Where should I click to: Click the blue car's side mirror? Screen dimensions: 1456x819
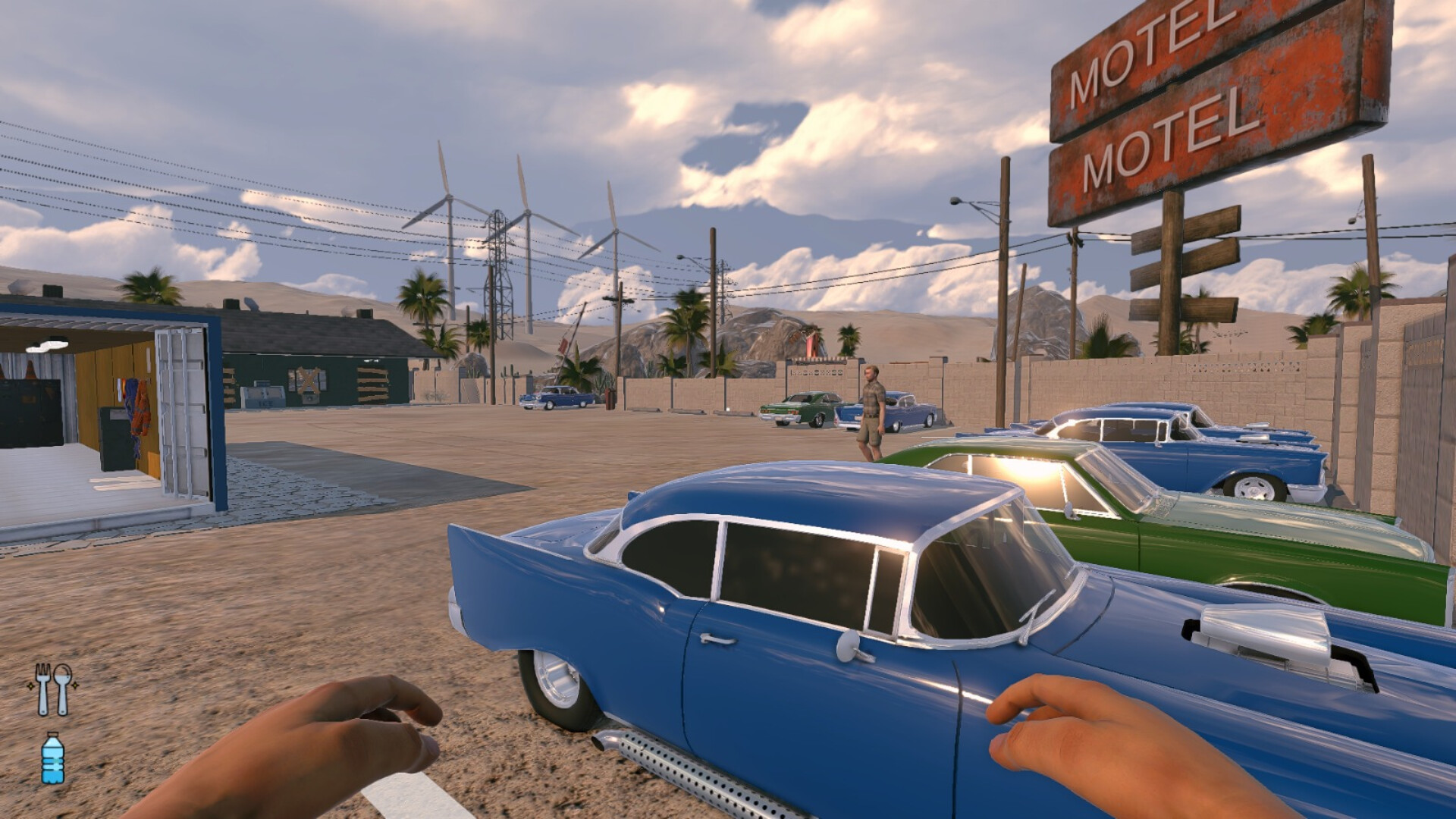coord(846,645)
